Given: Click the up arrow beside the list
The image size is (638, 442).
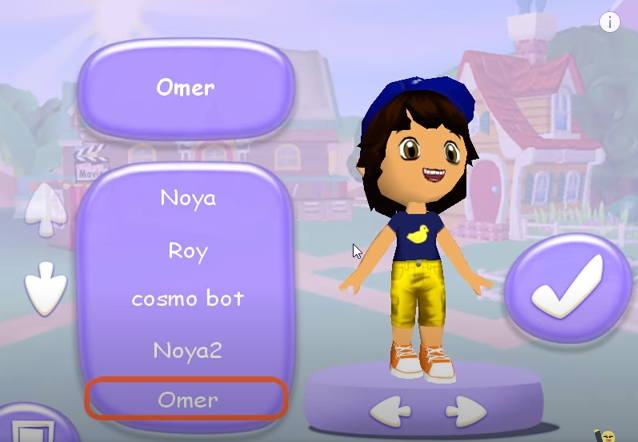Looking at the screenshot, I should tap(44, 206).
